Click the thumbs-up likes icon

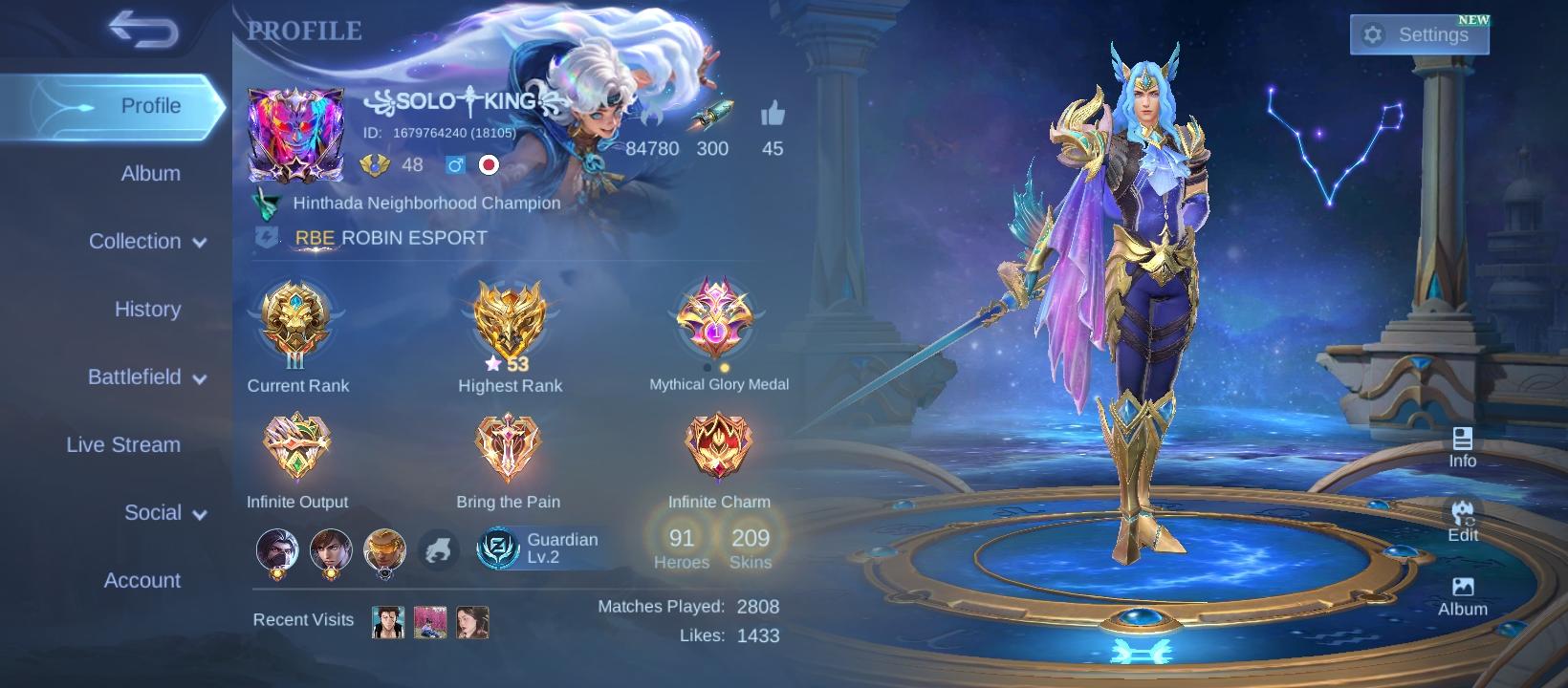click(x=771, y=115)
